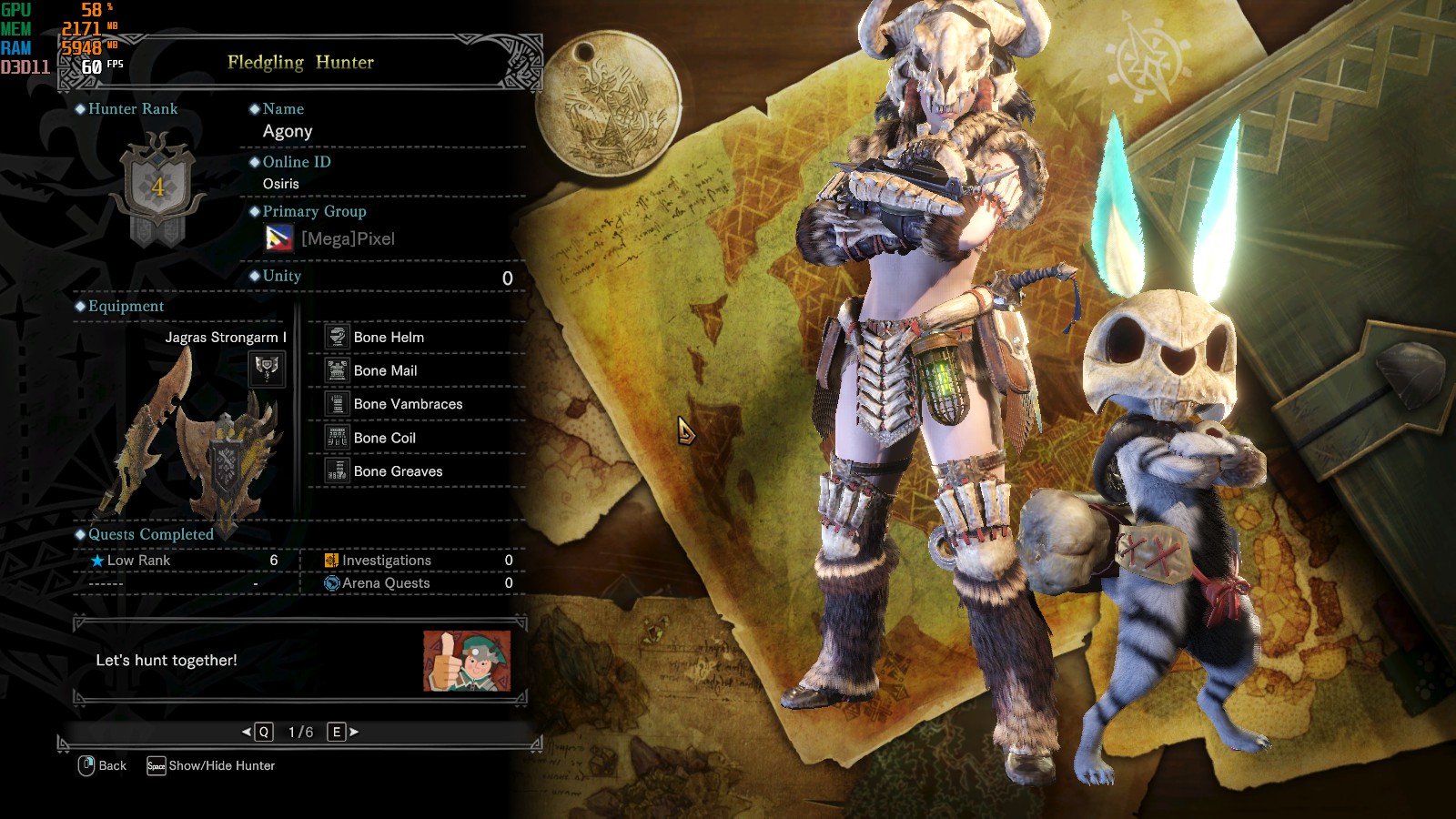
Task: Select the Investigations quest count row
Action: pos(418,561)
